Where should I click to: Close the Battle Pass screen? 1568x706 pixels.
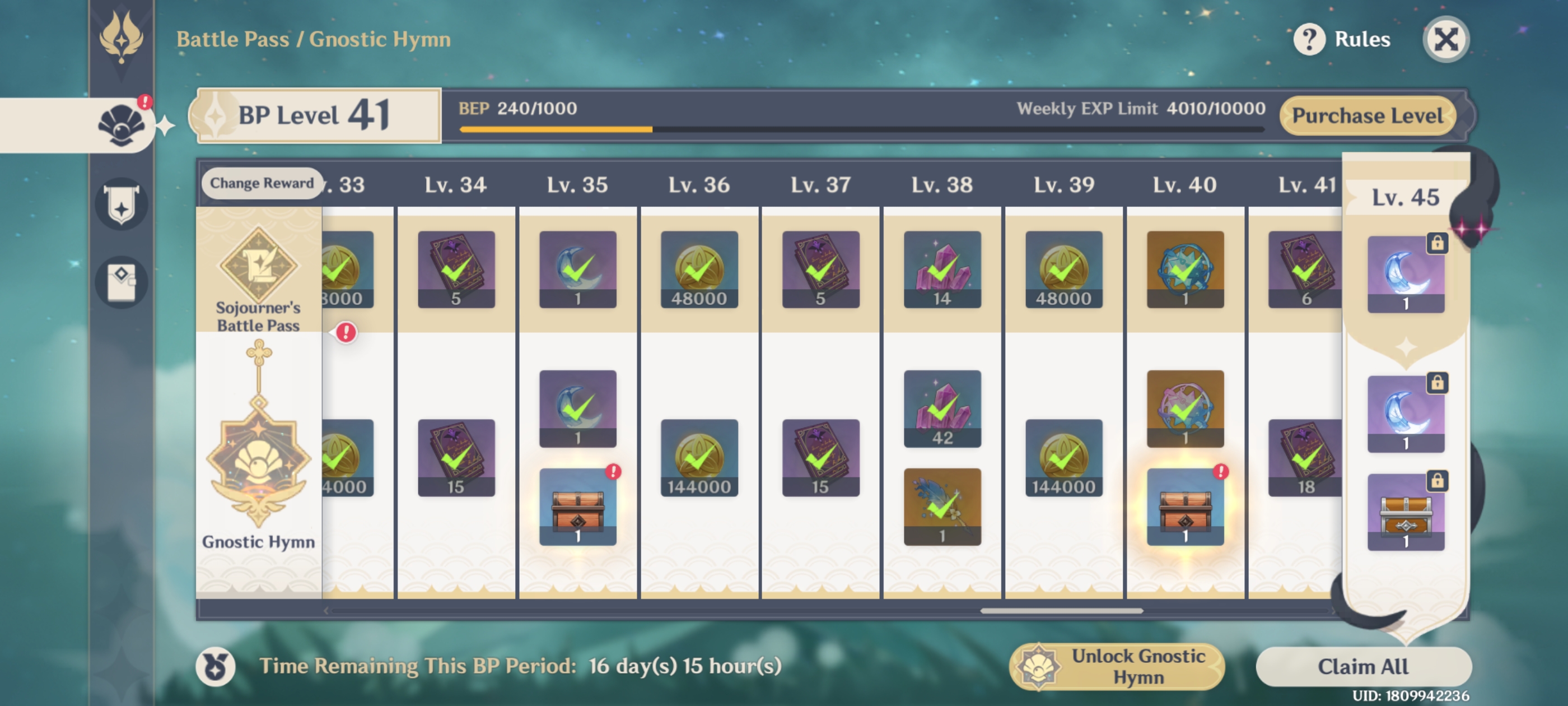[1446, 40]
